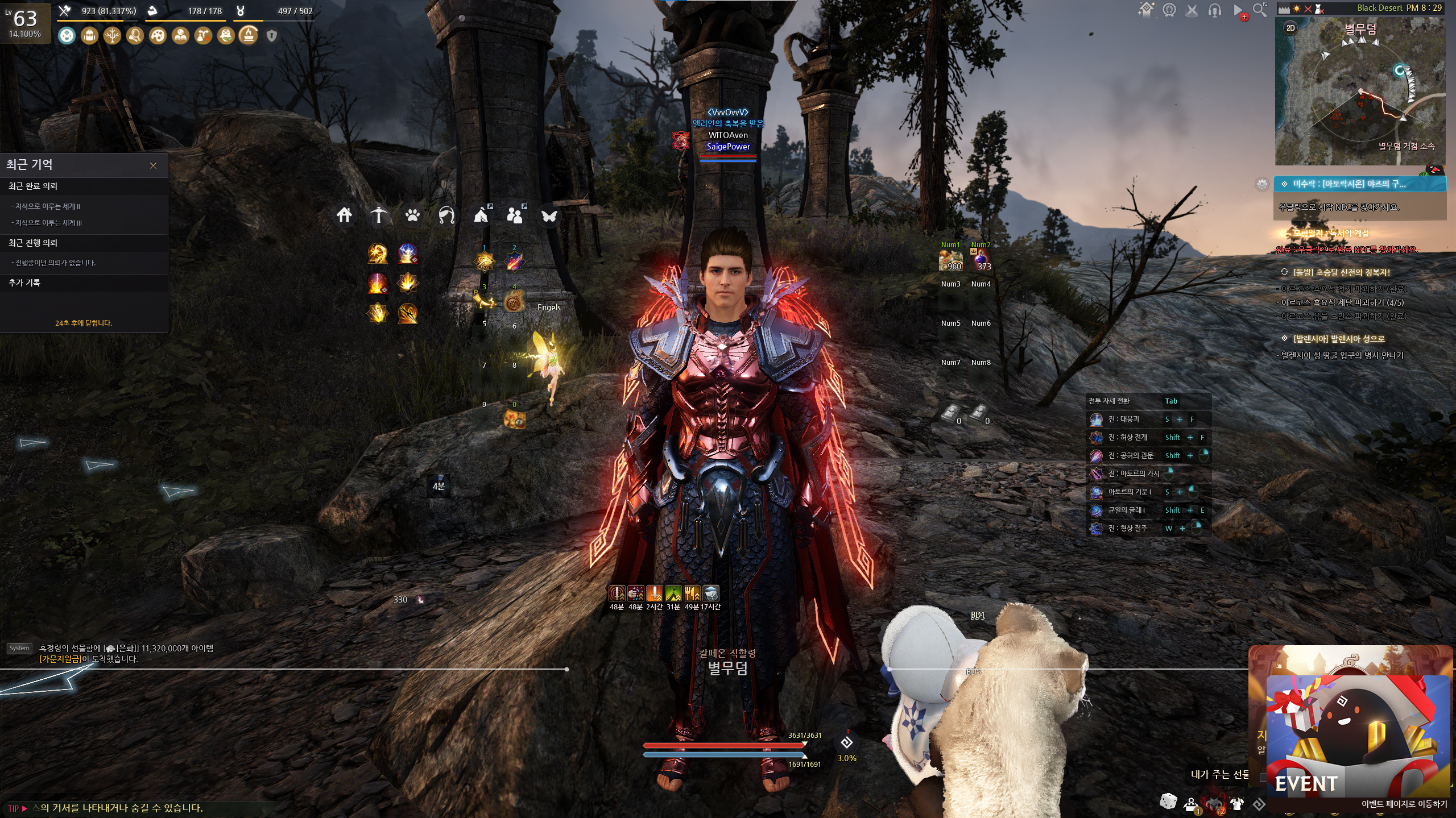Open the quest tracker settings gear
This screenshot has height=818, width=1456.
click(1262, 184)
